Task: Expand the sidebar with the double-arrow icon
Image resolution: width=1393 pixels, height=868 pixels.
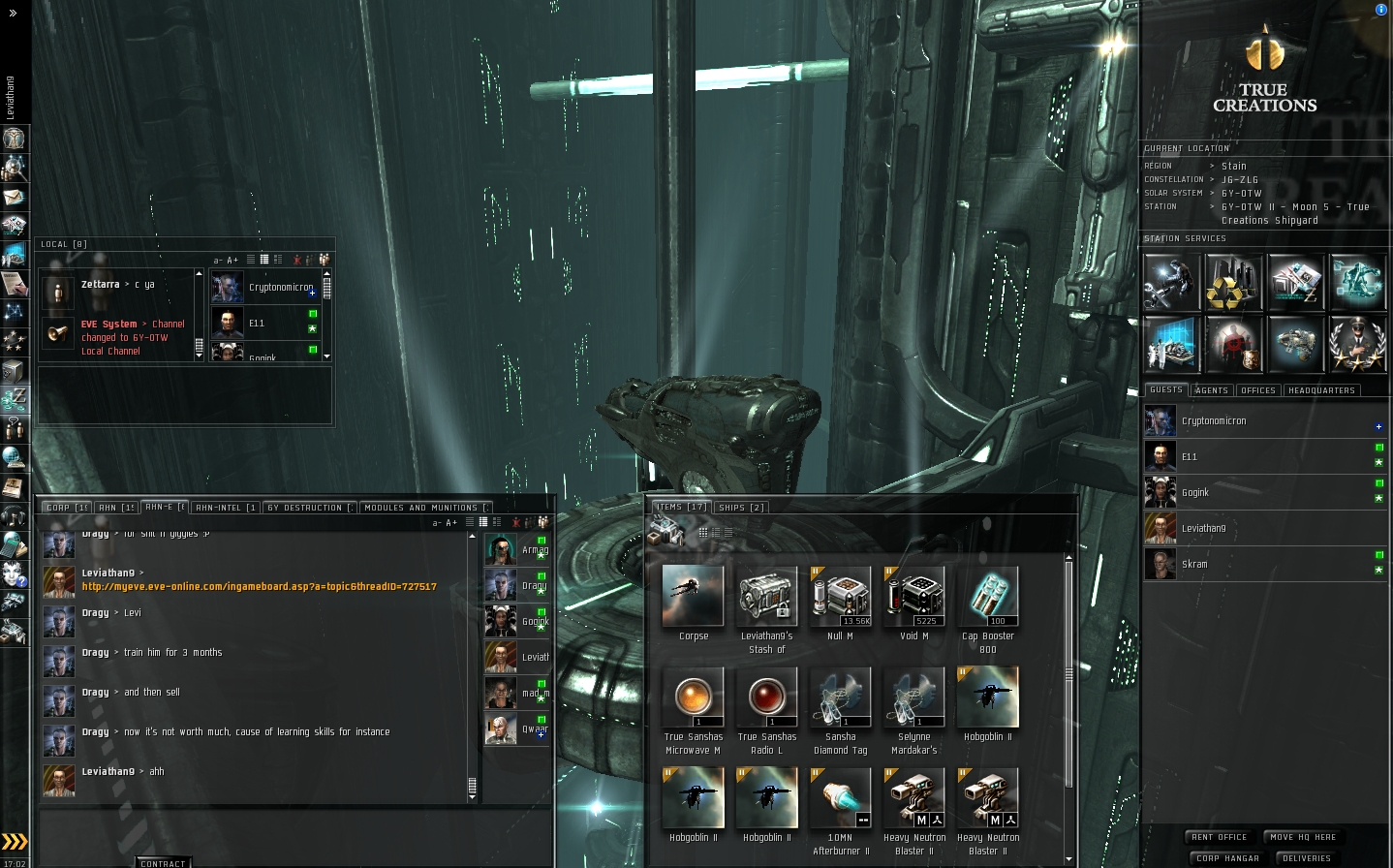Action: (x=13, y=13)
